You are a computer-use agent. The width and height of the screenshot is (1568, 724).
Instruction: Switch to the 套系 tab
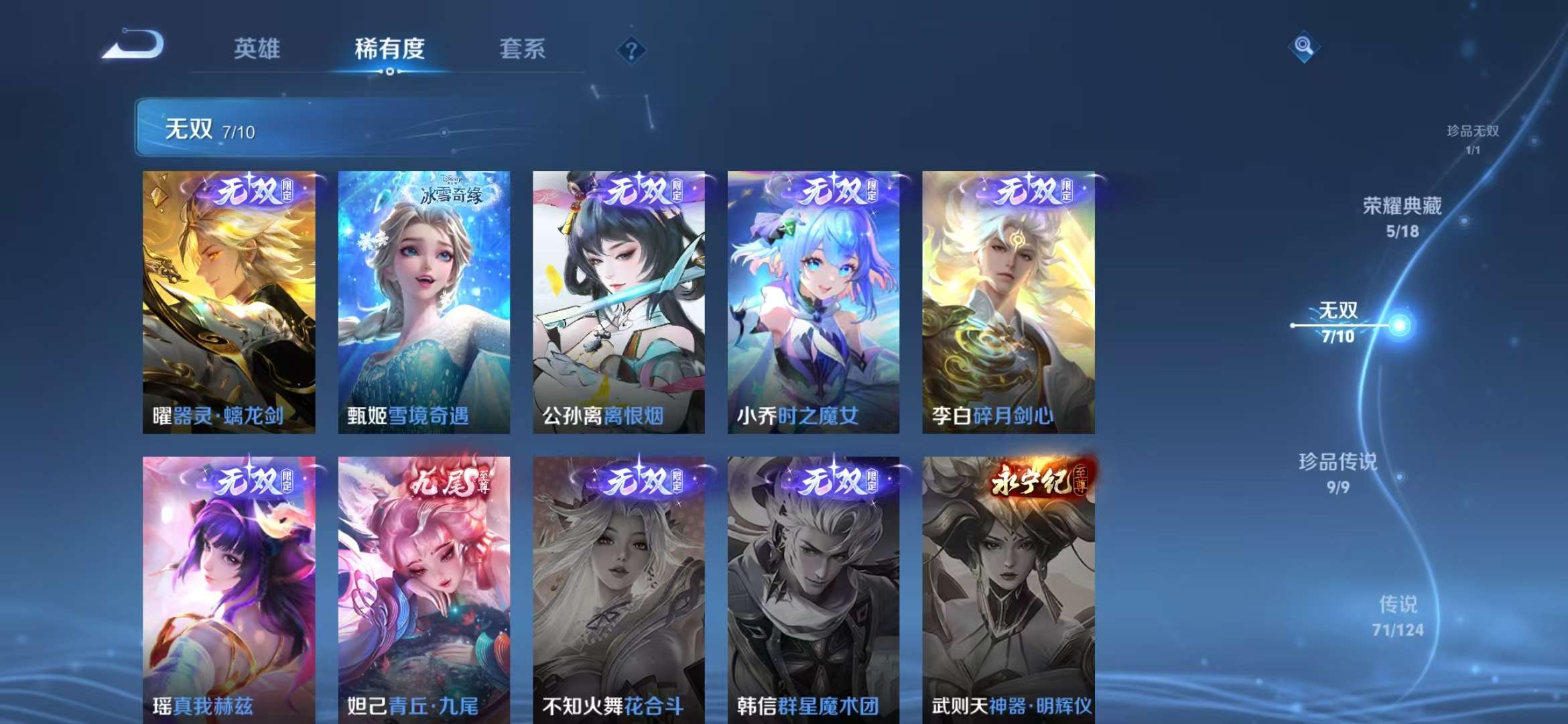(x=521, y=49)
